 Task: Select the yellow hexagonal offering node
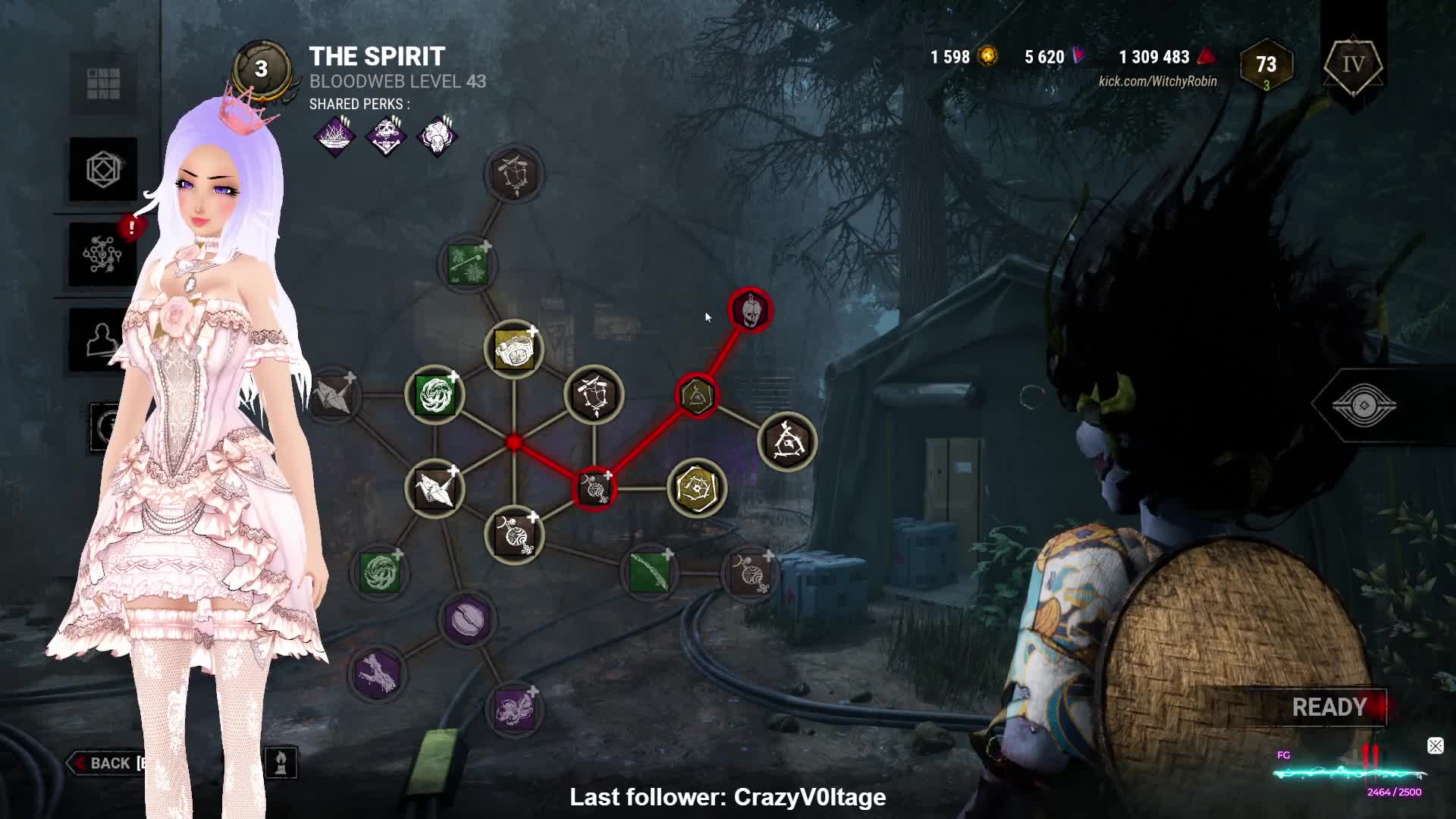point(696,488)
